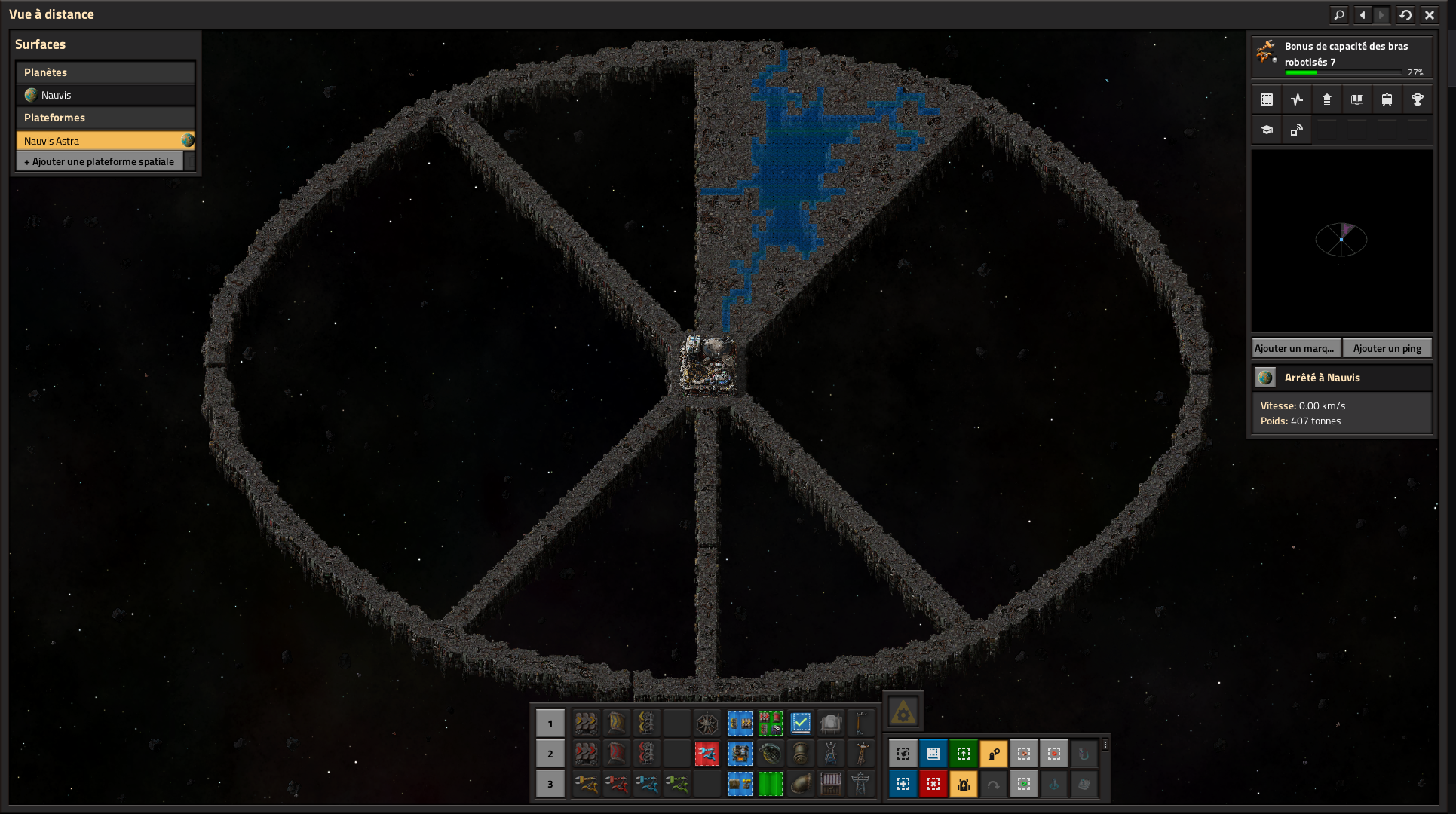Image resolution: width=1456 pixels, height=814 pixels.
Task: Go back with the left arrow button
Action: [1363, 14]
